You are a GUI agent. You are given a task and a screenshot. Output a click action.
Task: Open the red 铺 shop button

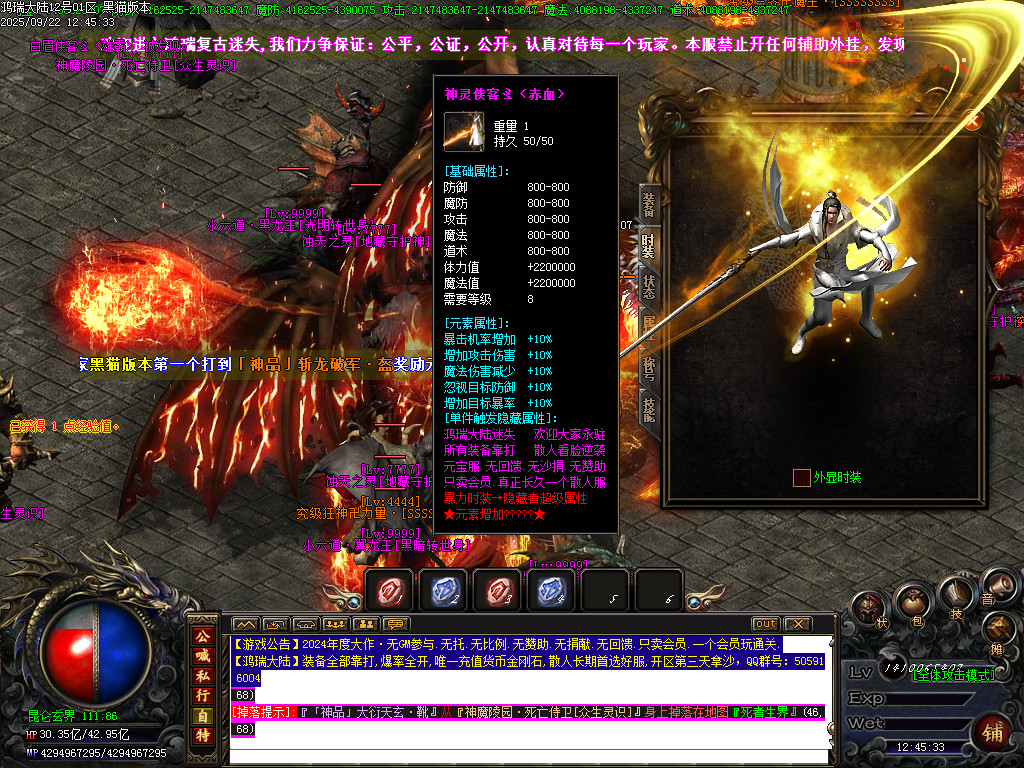click(995, 733)
